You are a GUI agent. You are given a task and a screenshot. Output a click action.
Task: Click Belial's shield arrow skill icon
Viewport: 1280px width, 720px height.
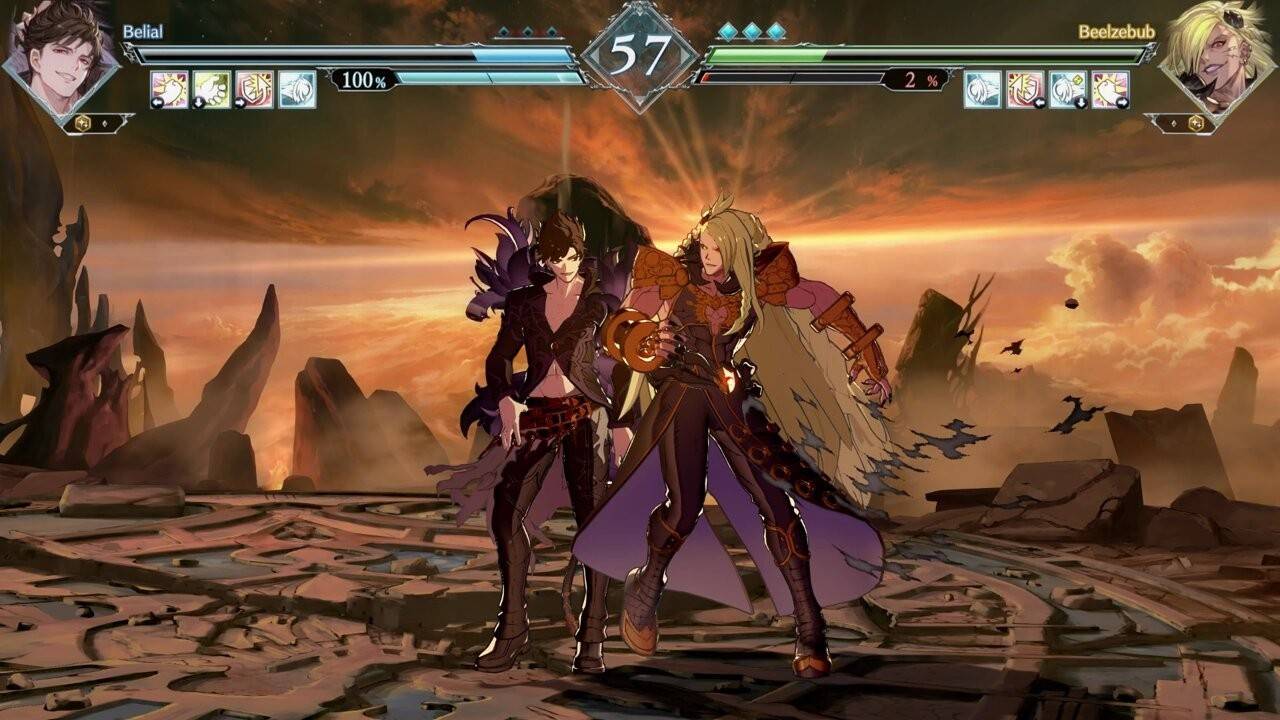tap(253, 90)
